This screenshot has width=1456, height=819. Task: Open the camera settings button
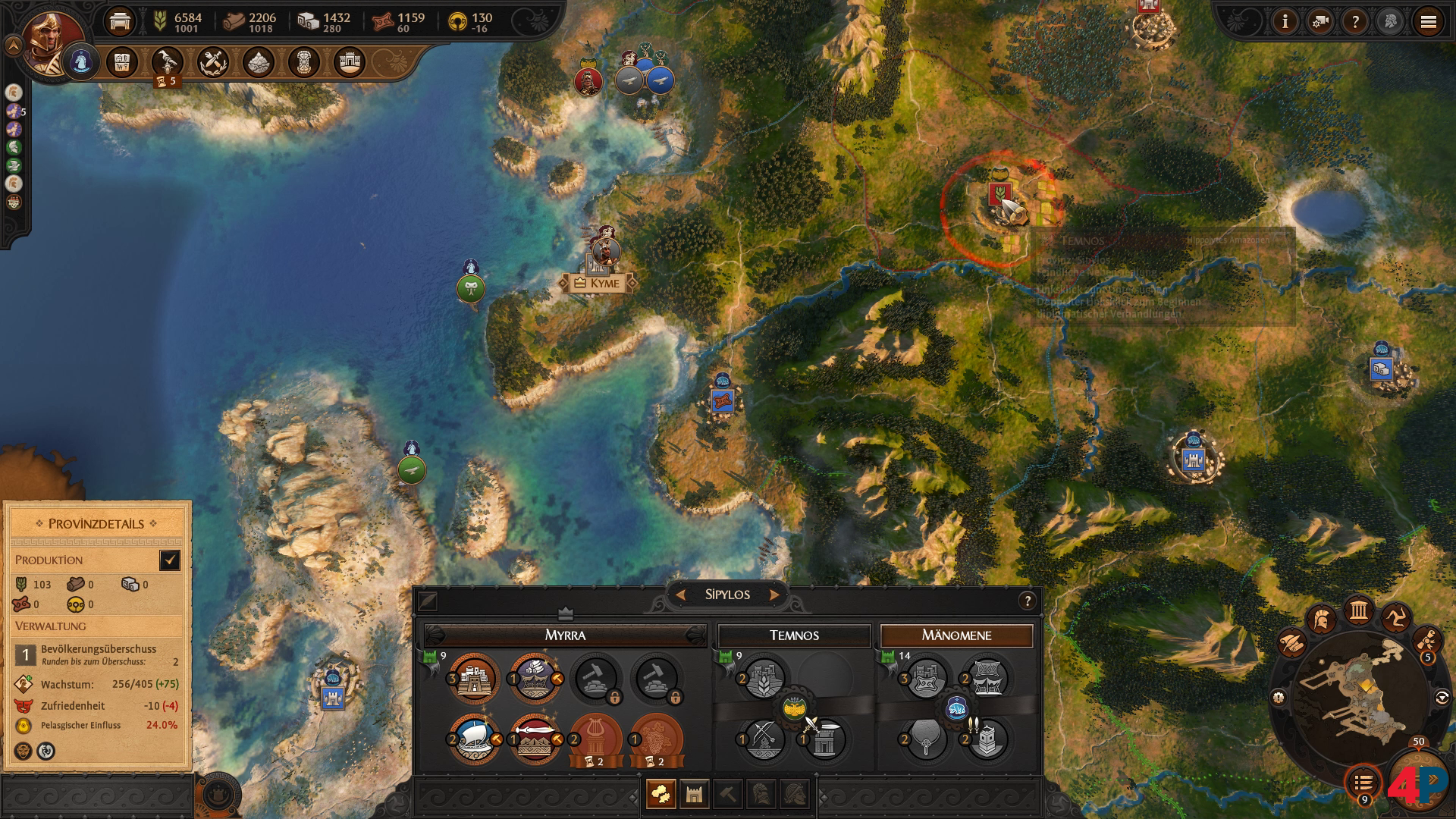(x=1320, y=22)
